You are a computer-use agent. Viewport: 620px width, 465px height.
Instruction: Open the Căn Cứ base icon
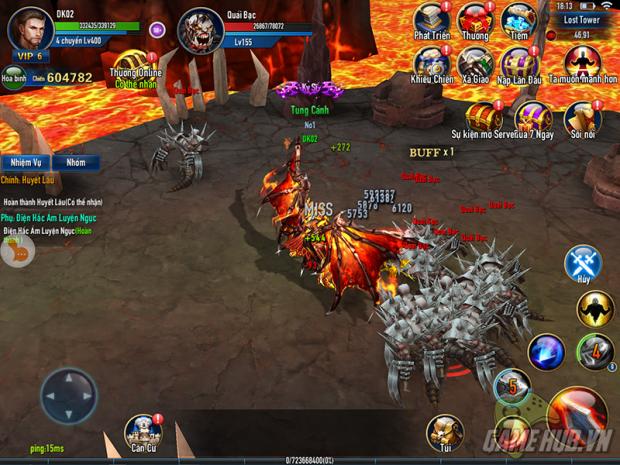[x=143, y=431]
